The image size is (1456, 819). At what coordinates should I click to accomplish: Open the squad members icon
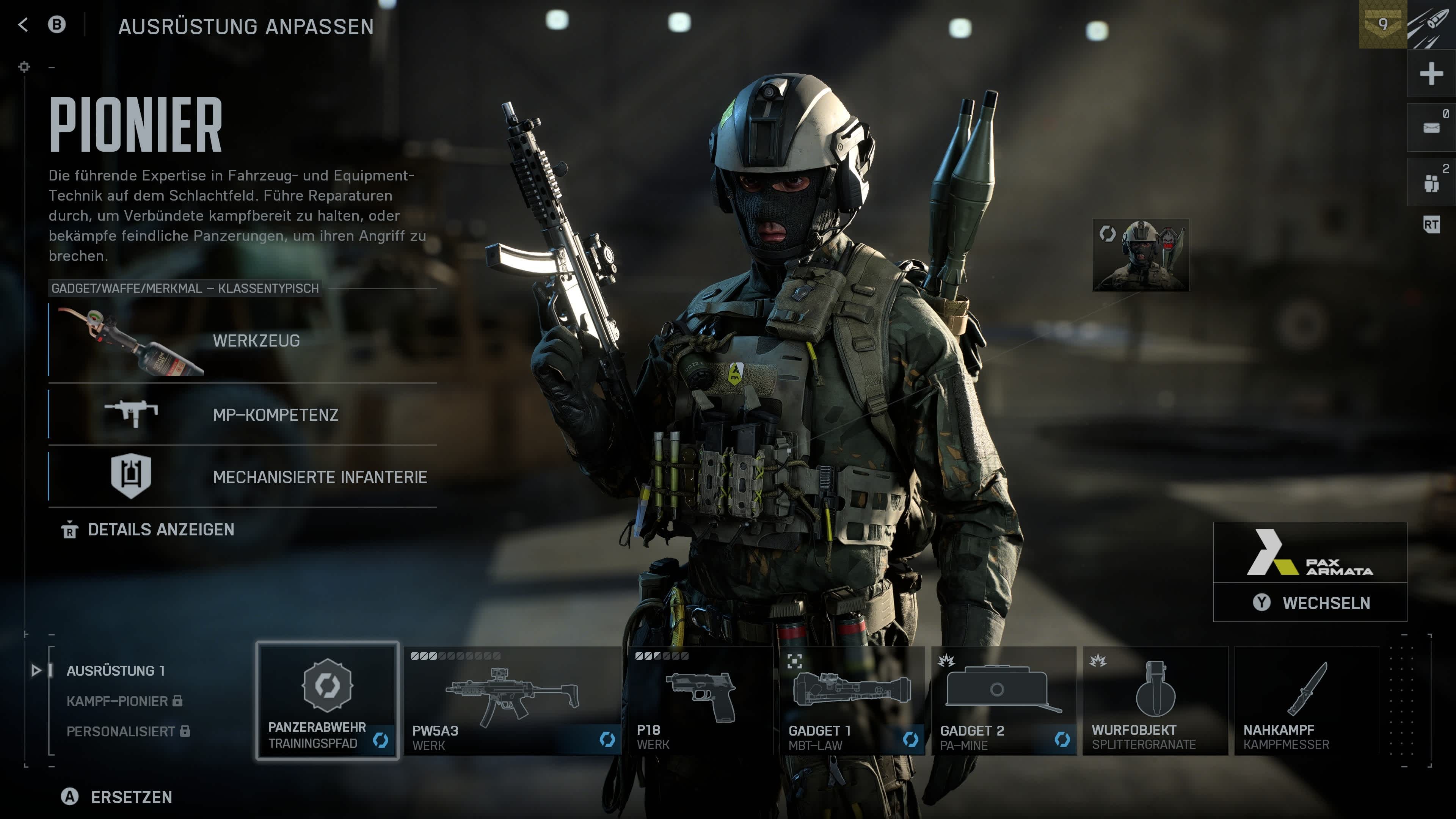coord(1431,182)
